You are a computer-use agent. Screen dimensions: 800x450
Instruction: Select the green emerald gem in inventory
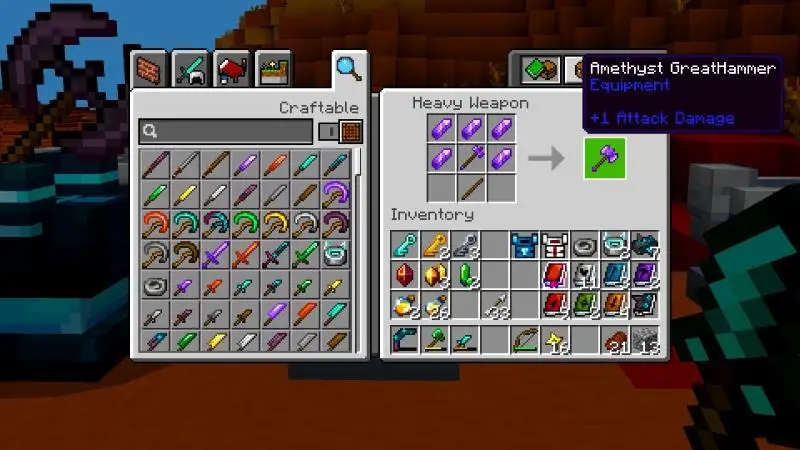point(464,275)
